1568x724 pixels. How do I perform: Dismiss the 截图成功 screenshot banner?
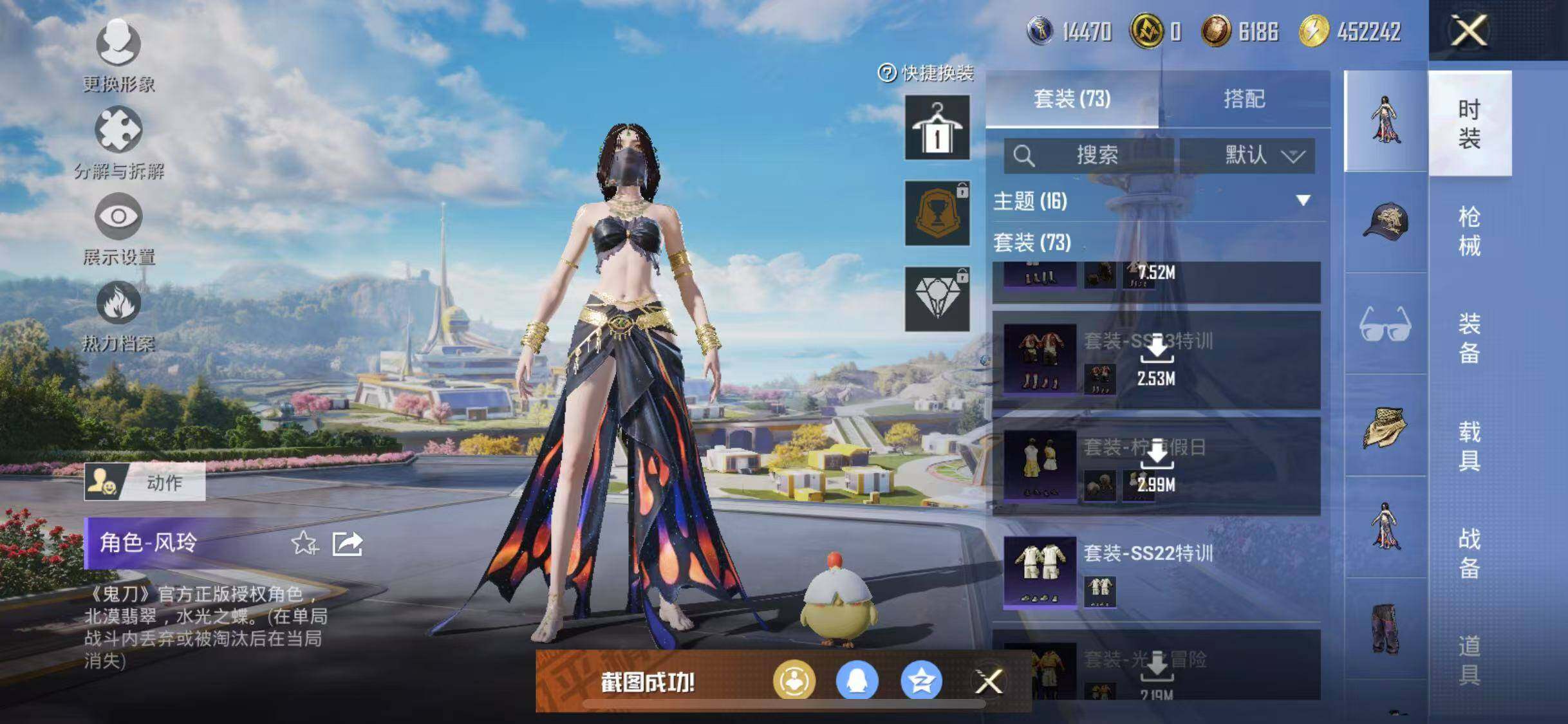(988, 682)
